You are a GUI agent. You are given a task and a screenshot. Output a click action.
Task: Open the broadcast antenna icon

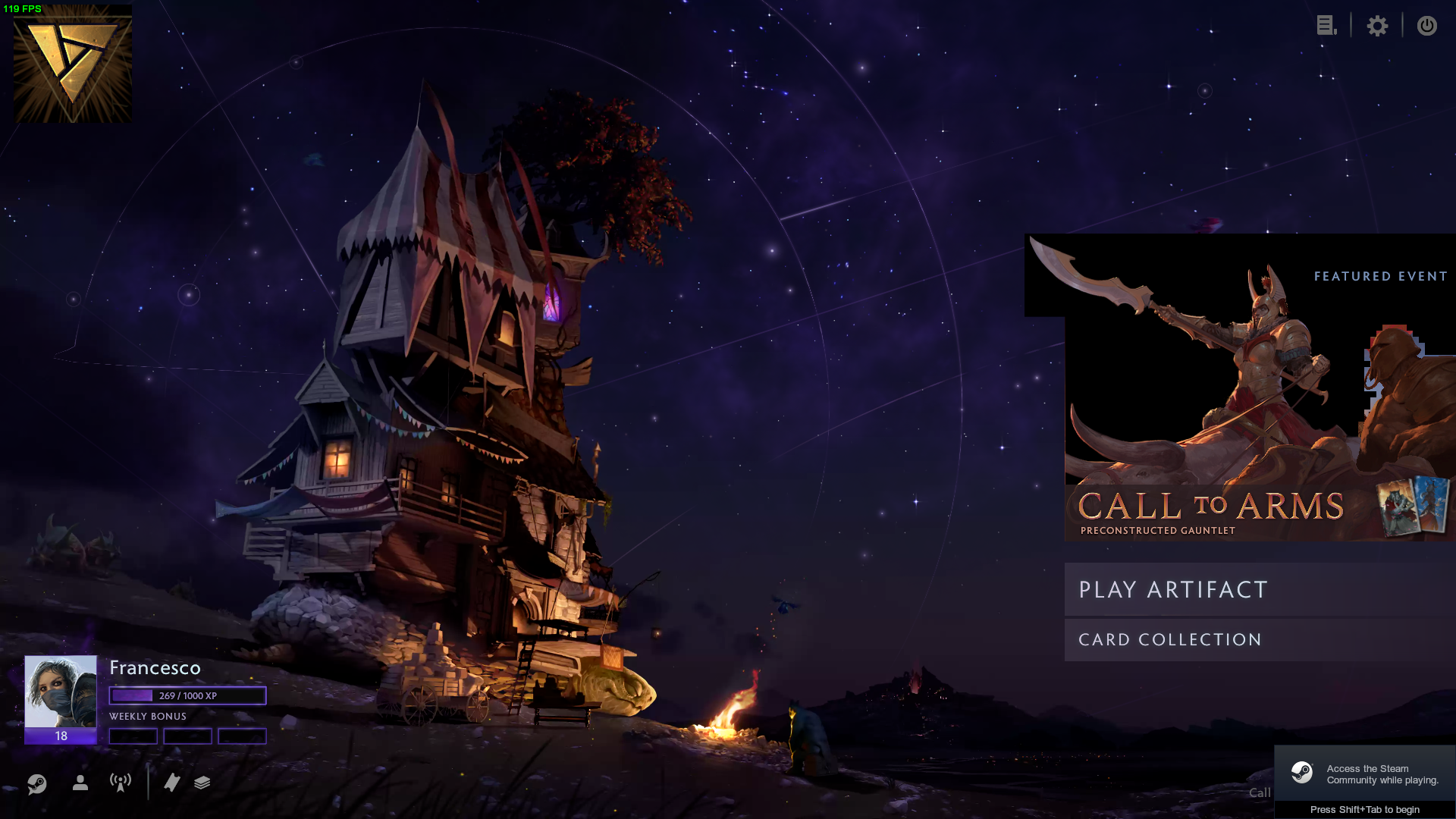point(121,783)
